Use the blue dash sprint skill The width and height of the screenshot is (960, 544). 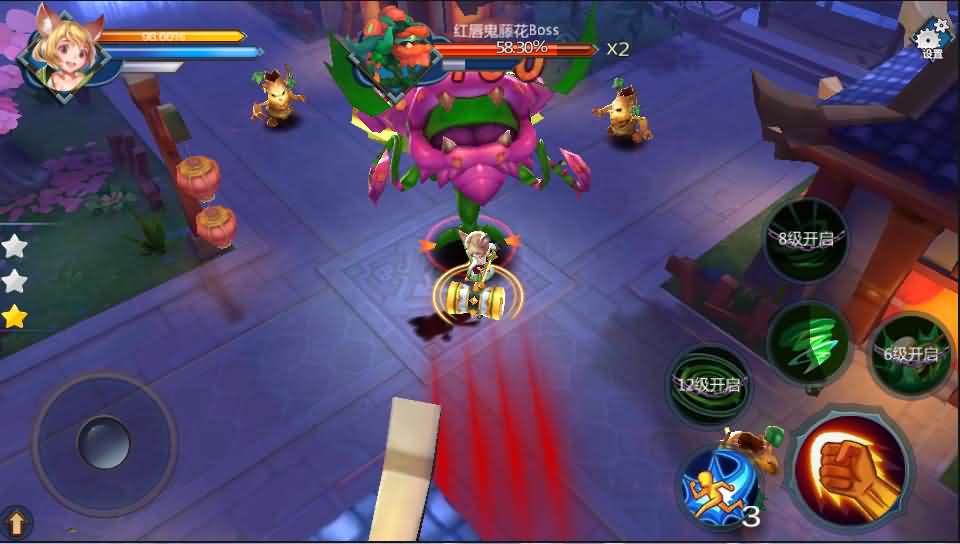pyautogui.click(x=716, y=486)
